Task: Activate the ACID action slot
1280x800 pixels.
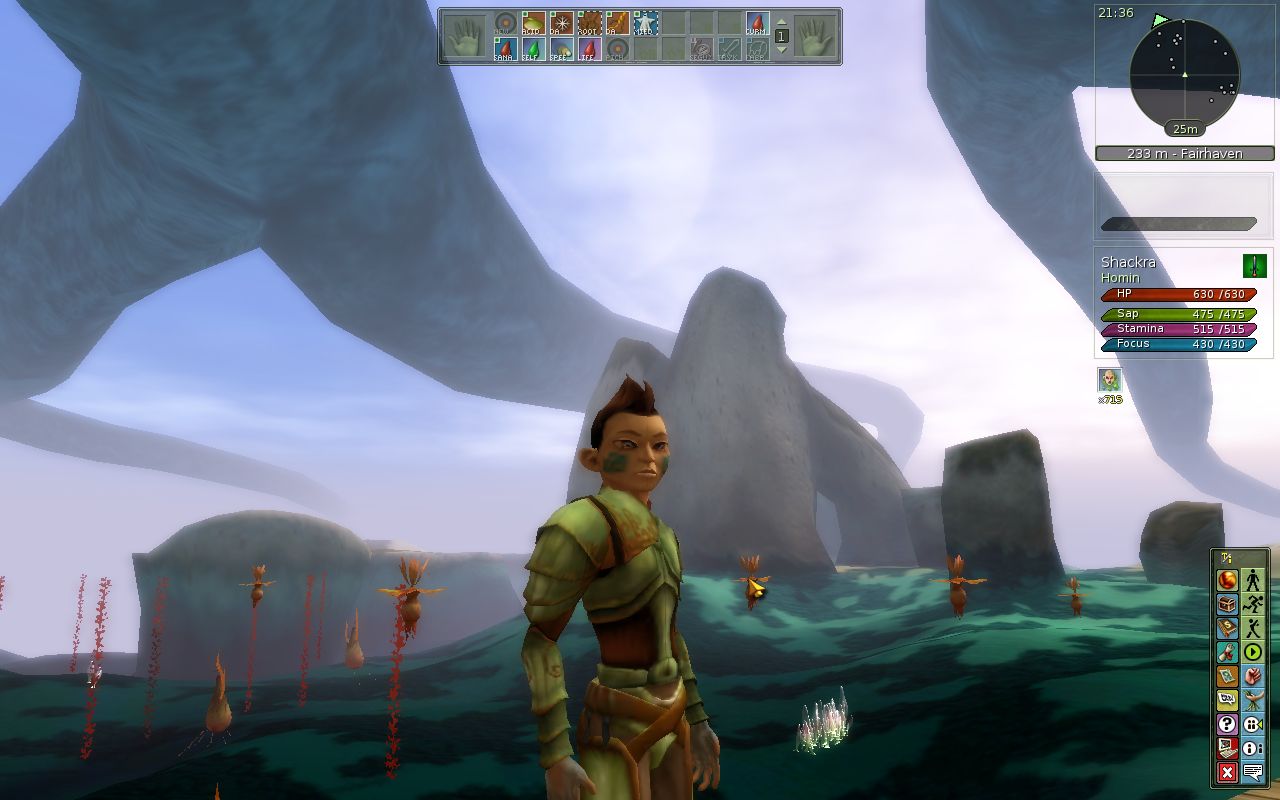Action: [533, 23]
